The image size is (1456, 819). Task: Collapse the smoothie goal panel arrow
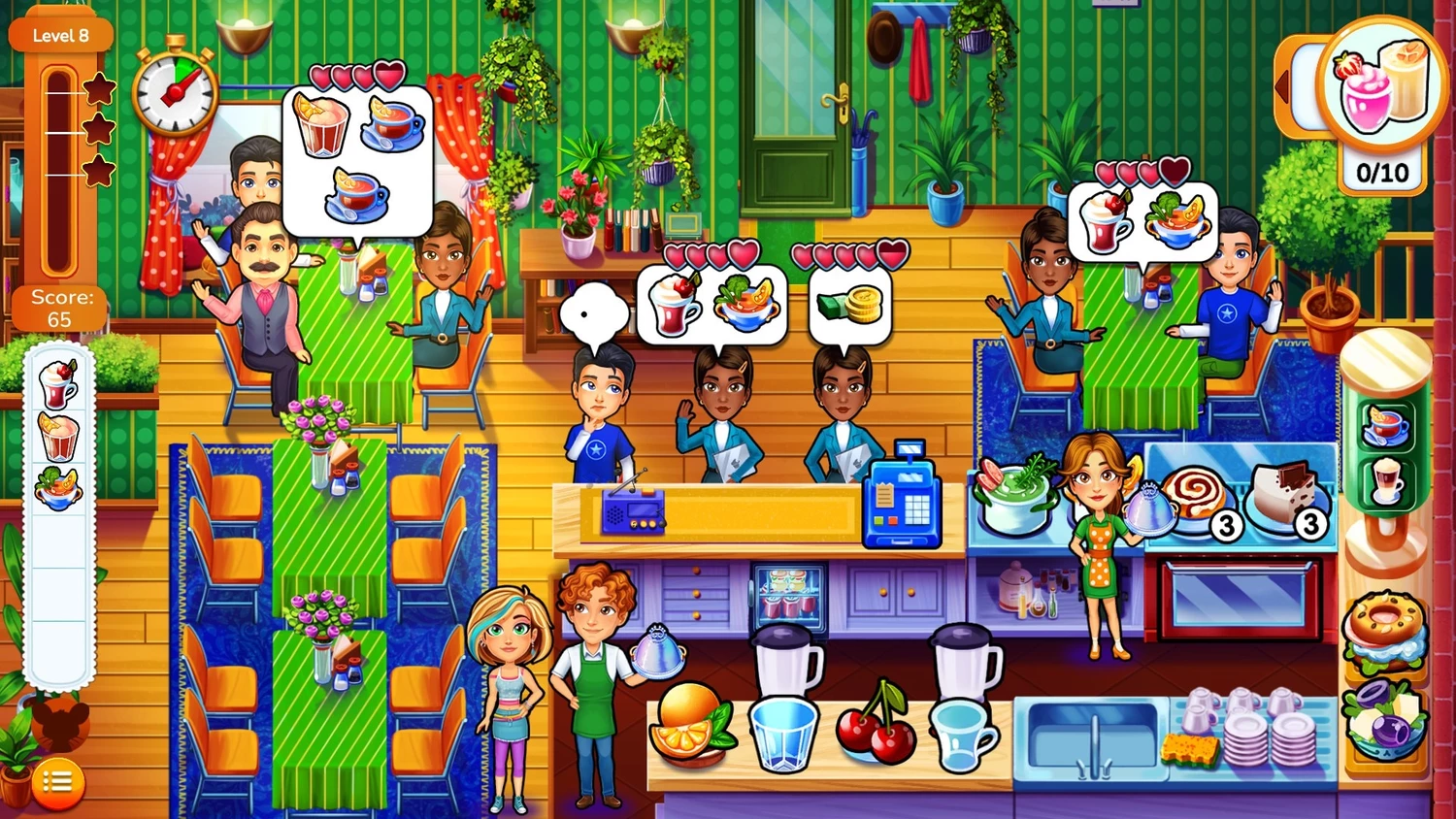[x=1283, y=87]
